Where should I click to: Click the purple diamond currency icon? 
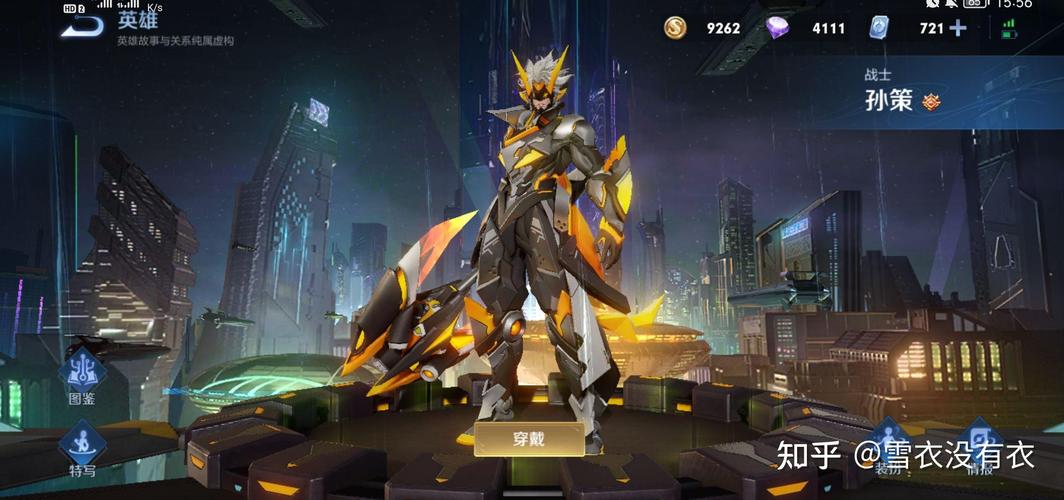tap(778, 28)
